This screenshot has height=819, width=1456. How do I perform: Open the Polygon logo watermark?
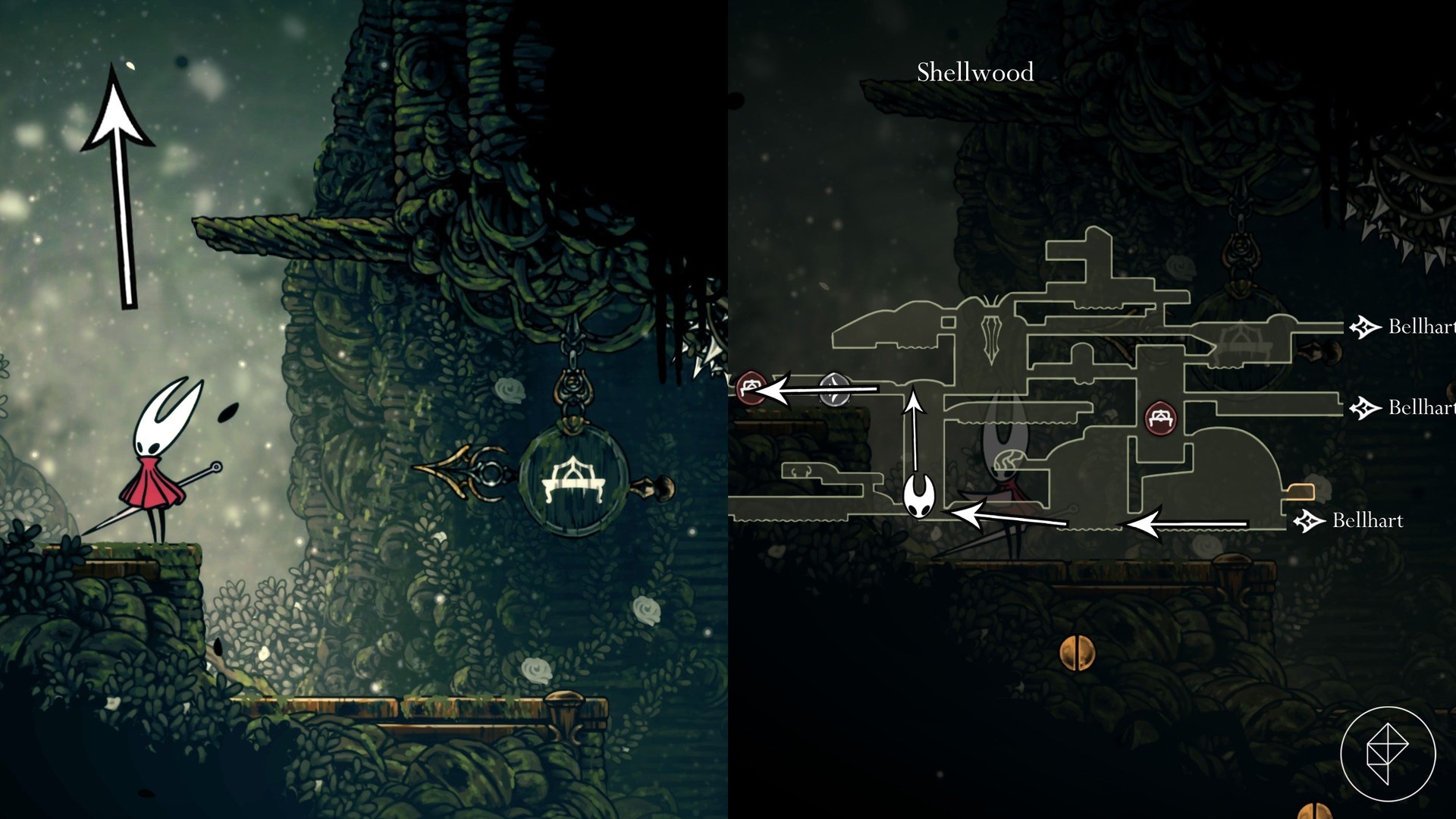(1387, 754)
